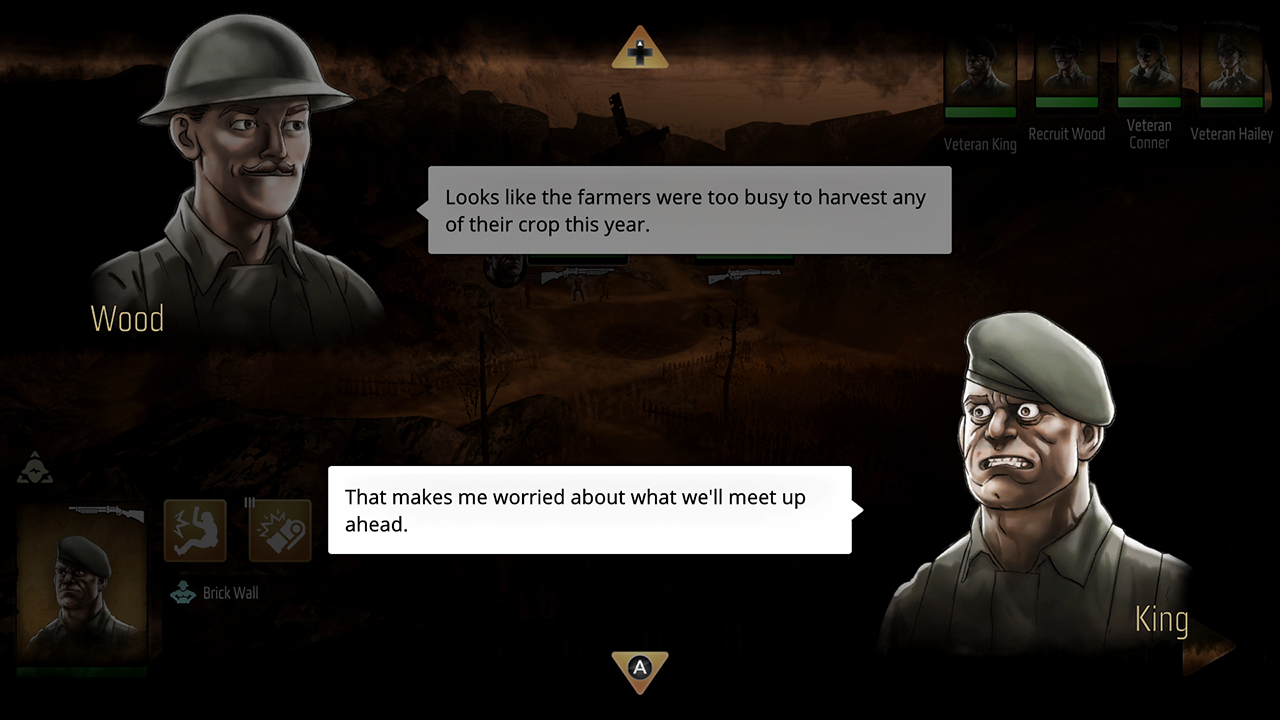Click the name label Wood
1280x720 pixels.
coord(127,318)
